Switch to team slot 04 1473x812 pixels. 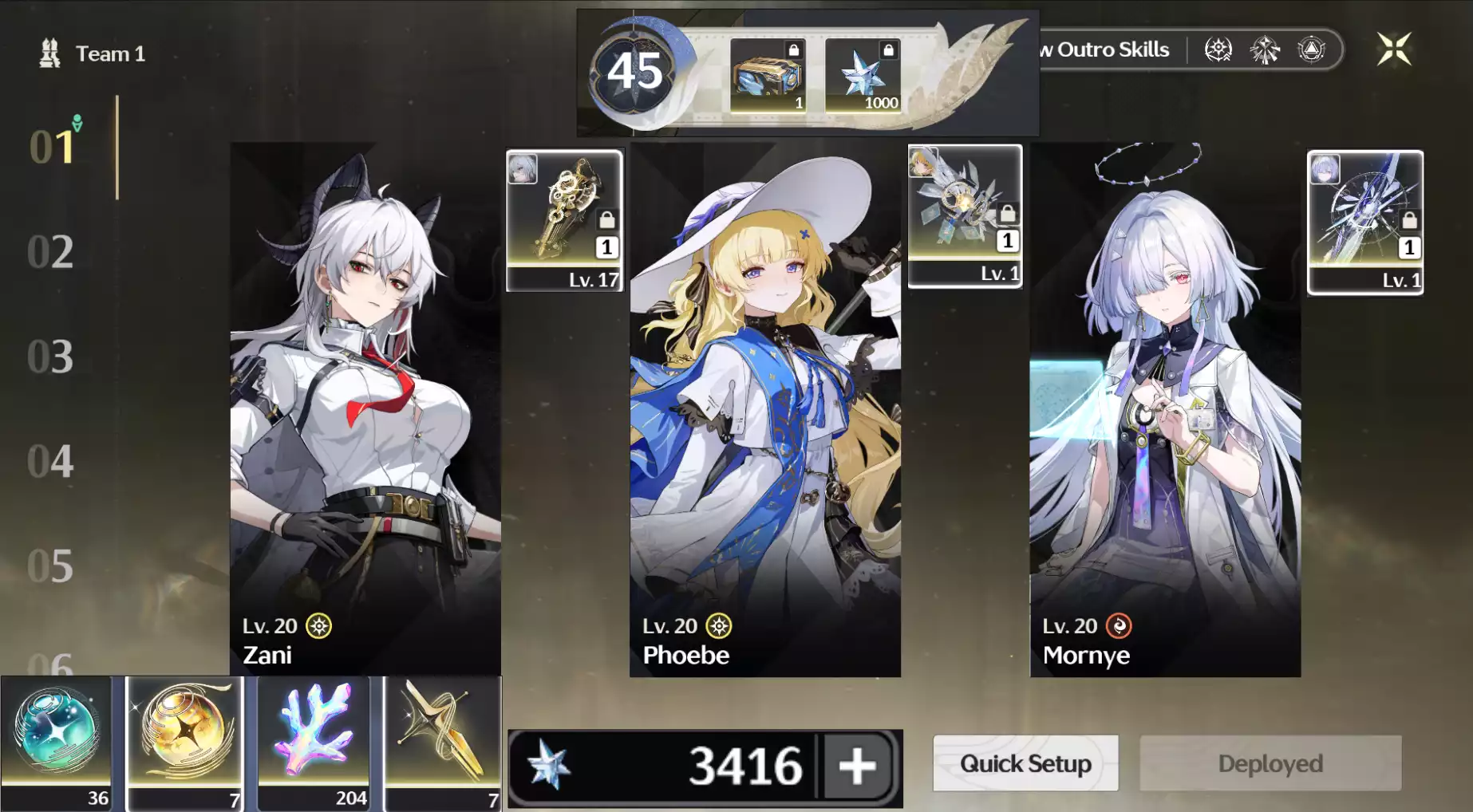[x=50, y=461]
